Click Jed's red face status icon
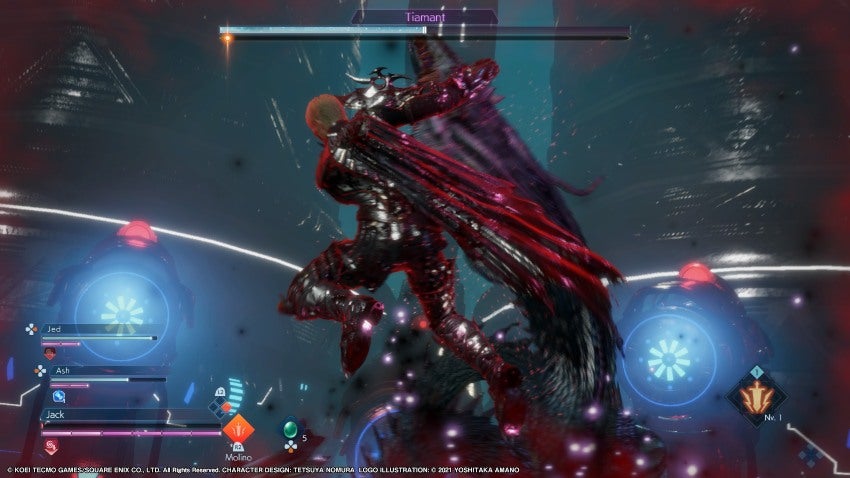This screenshot has height=478, width=850. pos(50,353)
